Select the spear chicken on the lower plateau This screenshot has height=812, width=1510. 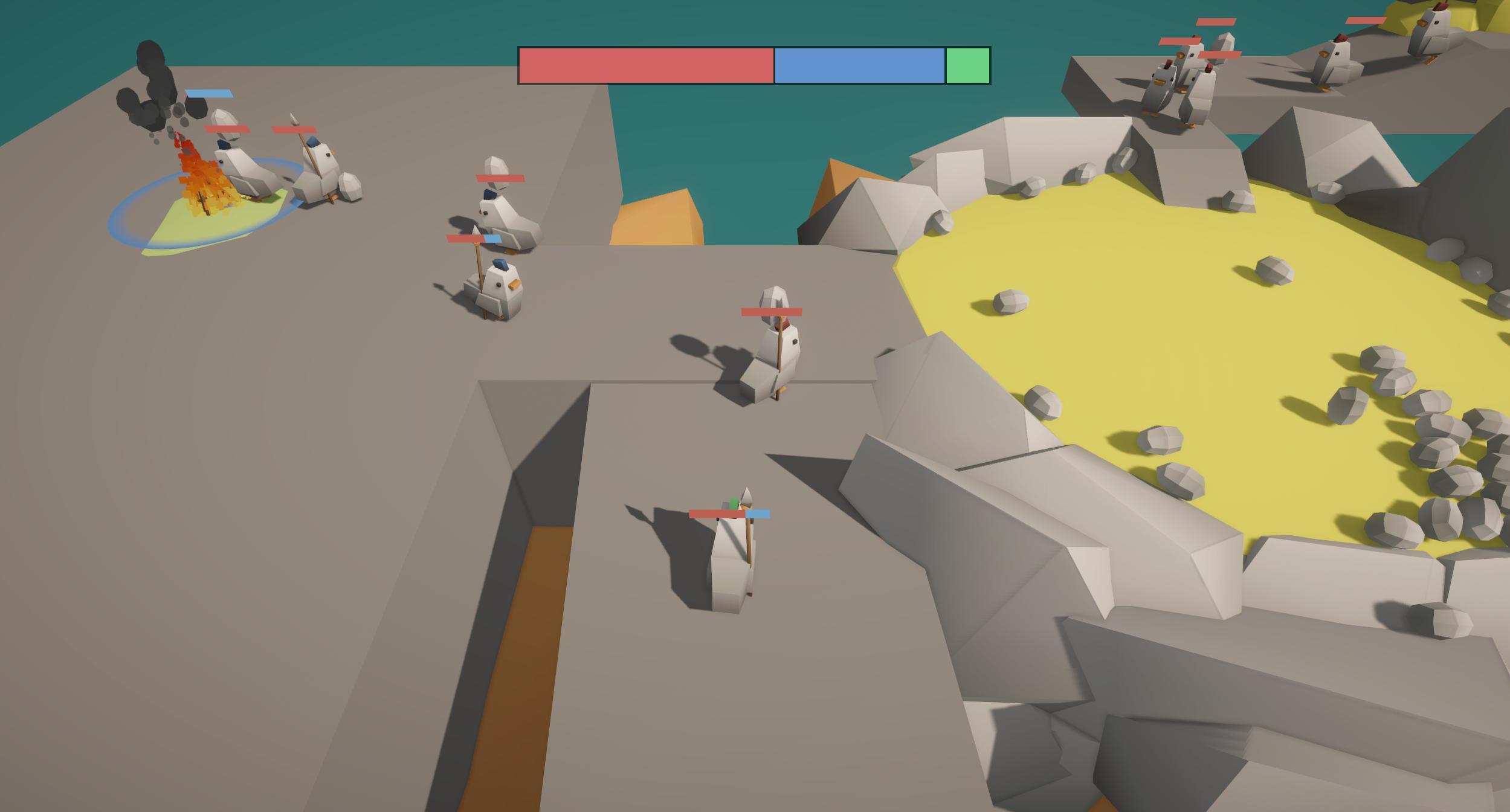pyautogui.click(x=731, y=562)
